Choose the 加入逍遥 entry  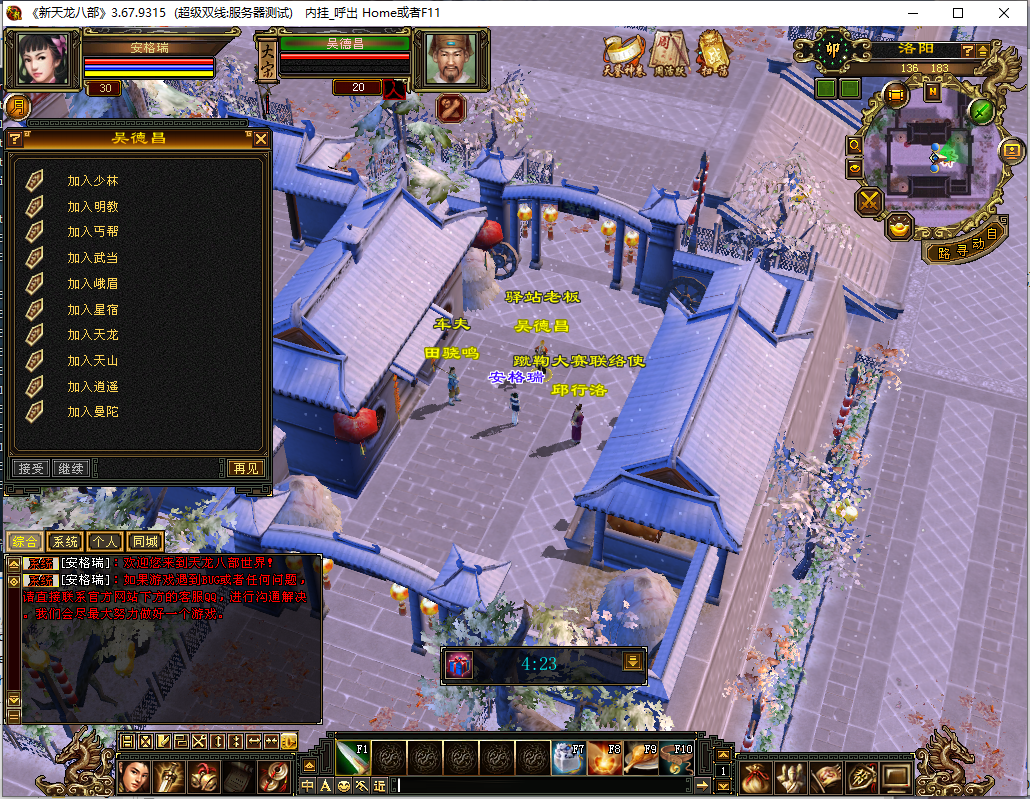(x=92, y=387)
